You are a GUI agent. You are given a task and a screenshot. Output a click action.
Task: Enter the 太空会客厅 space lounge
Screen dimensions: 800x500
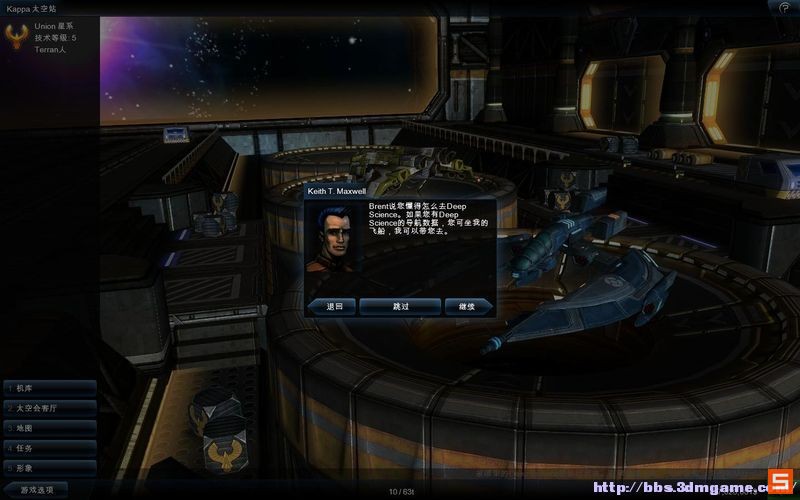(49, 408)
